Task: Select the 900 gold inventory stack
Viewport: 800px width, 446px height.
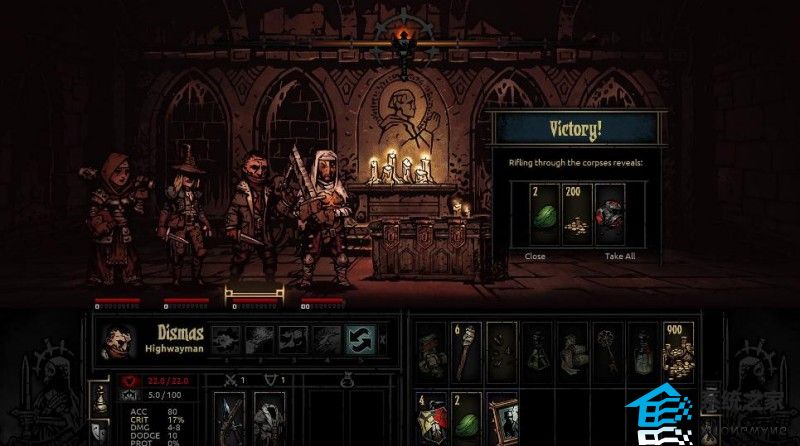Action: (x=677, y=350)
